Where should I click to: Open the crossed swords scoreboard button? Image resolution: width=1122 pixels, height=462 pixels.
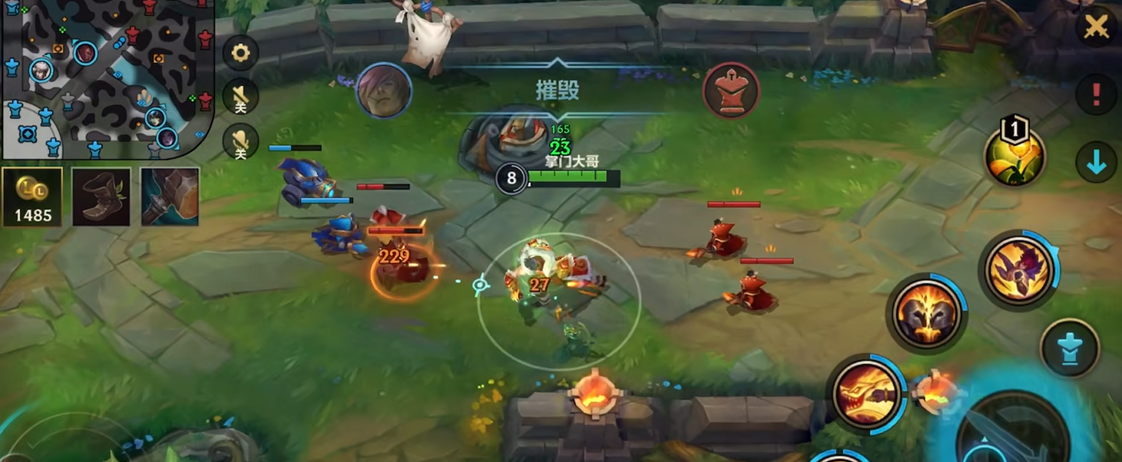tap(1097, 26)
